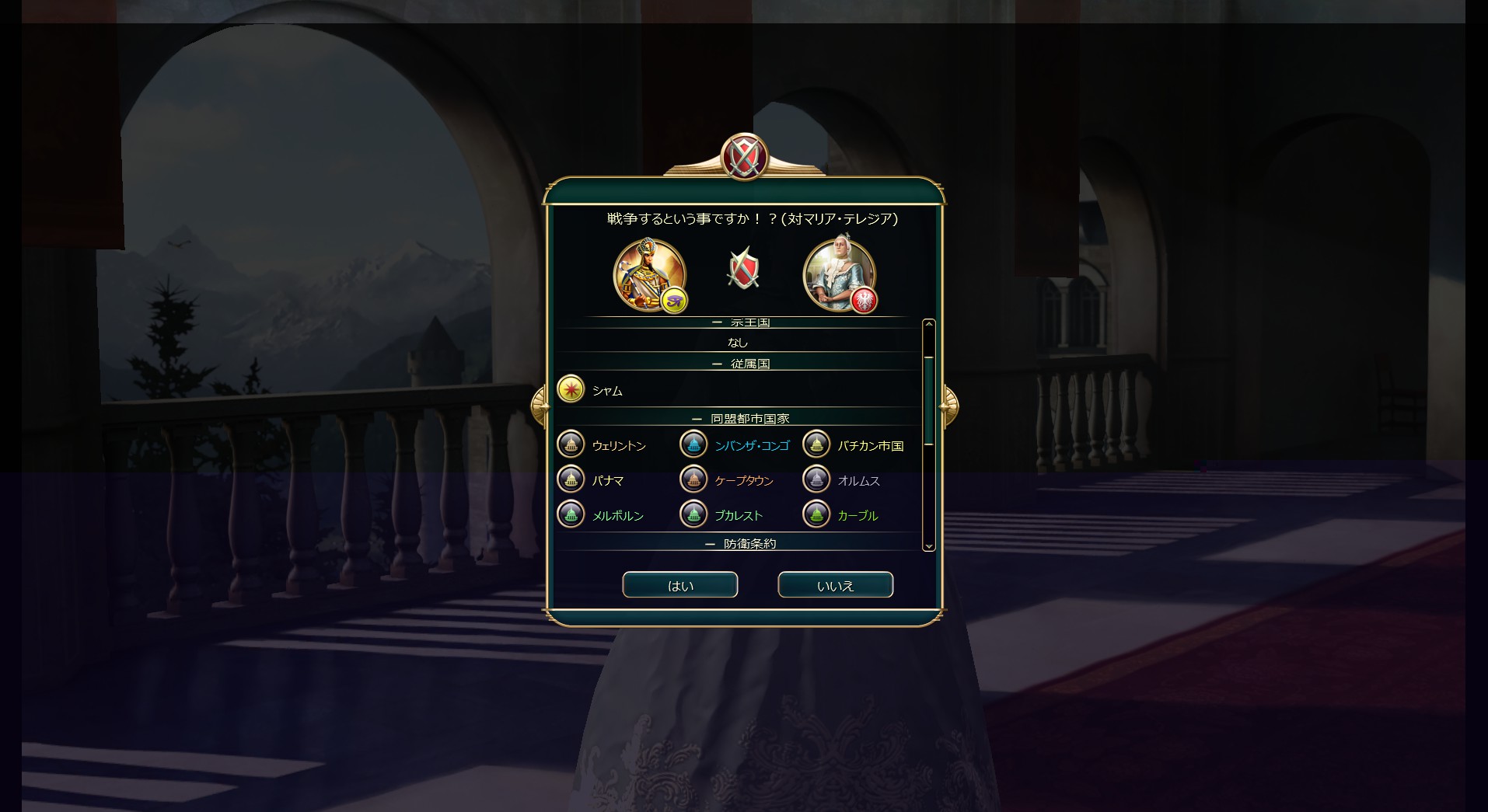
Task: Select vassal シャム in the list
Action: tap(606, 391)
